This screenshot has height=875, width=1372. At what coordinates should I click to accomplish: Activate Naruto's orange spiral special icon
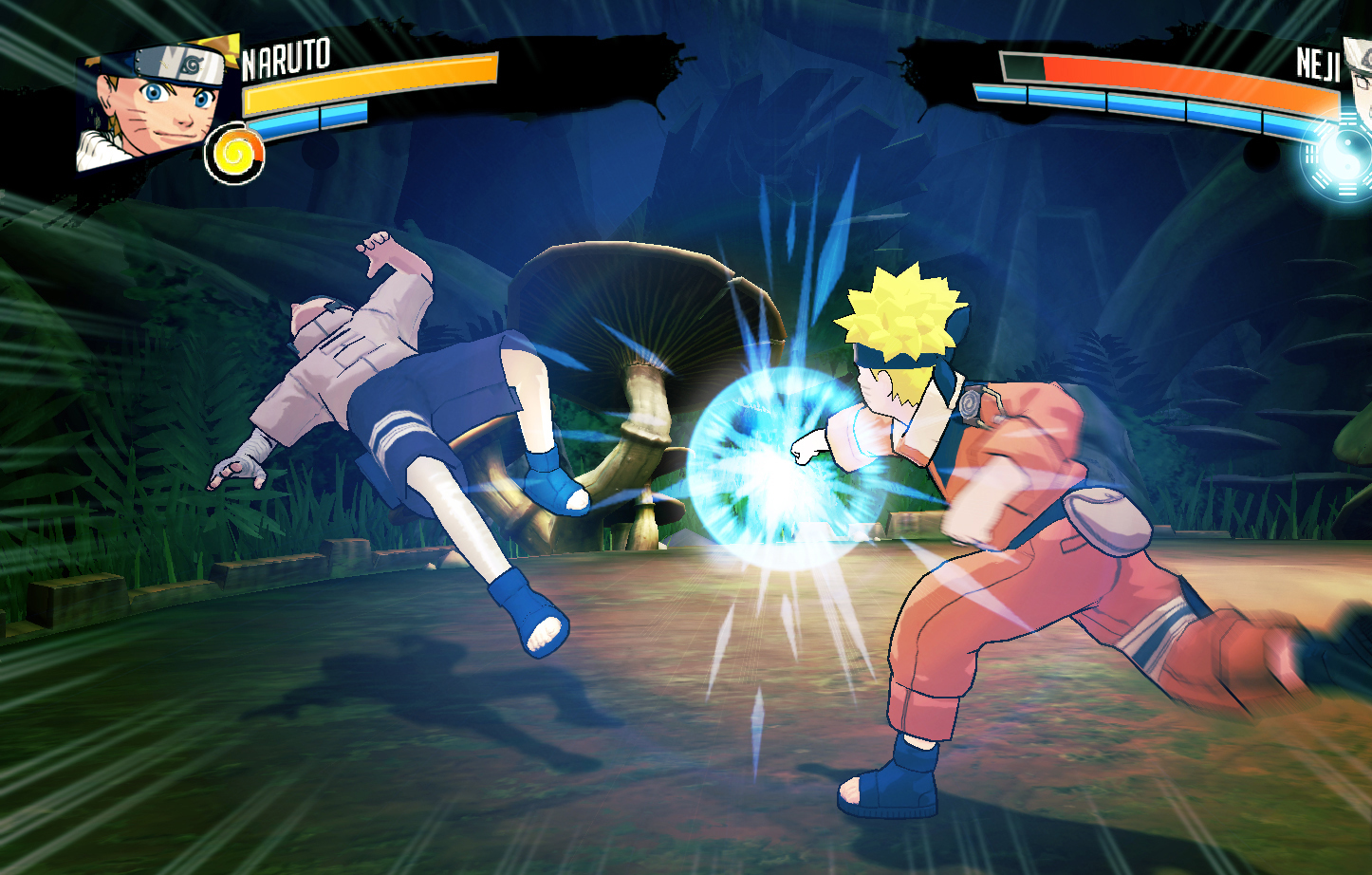click(234, 154)
